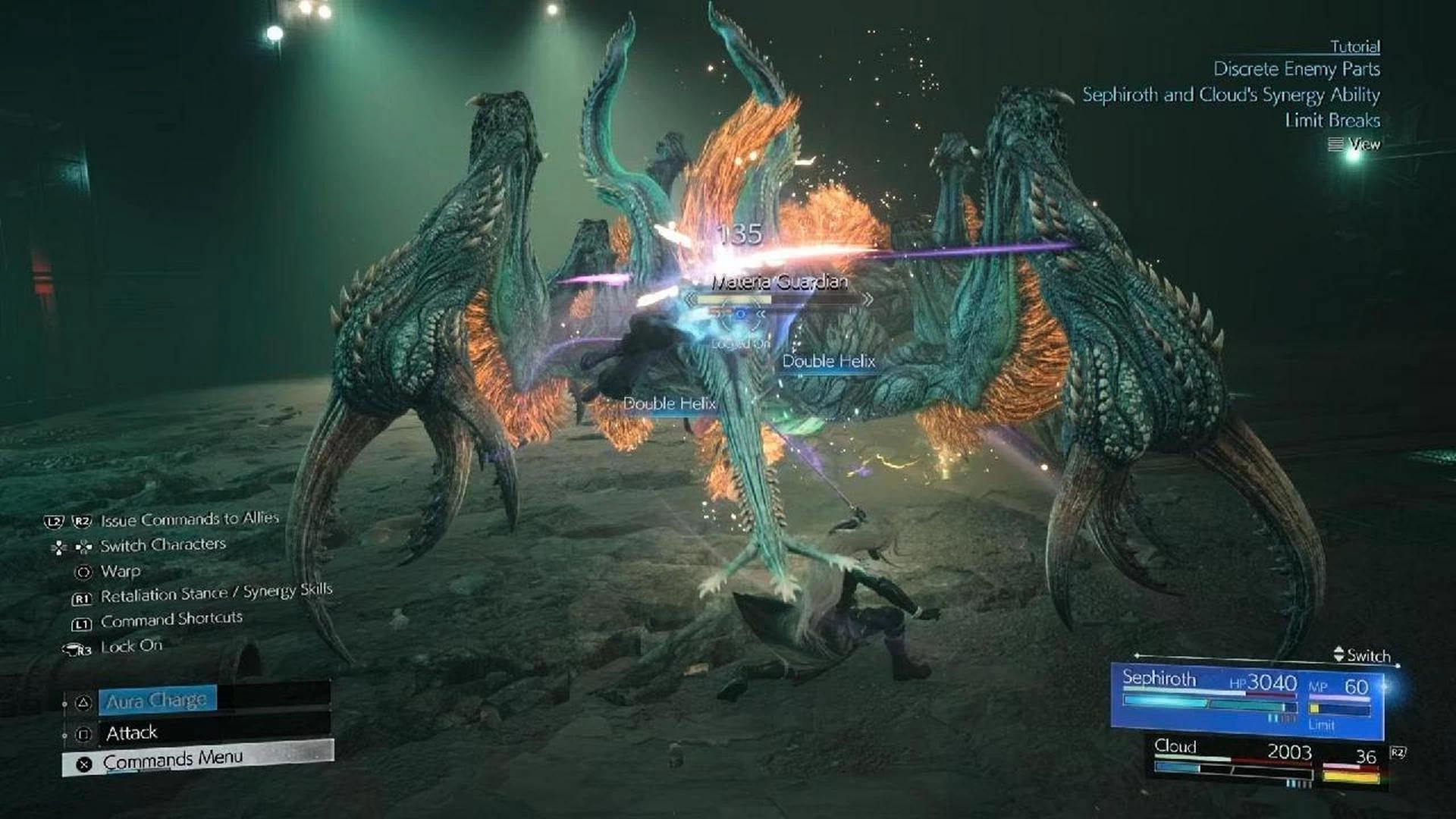Select the Aura Charge command
Image resolution: width=1456 pixels, height=819 pixels.
156,701
